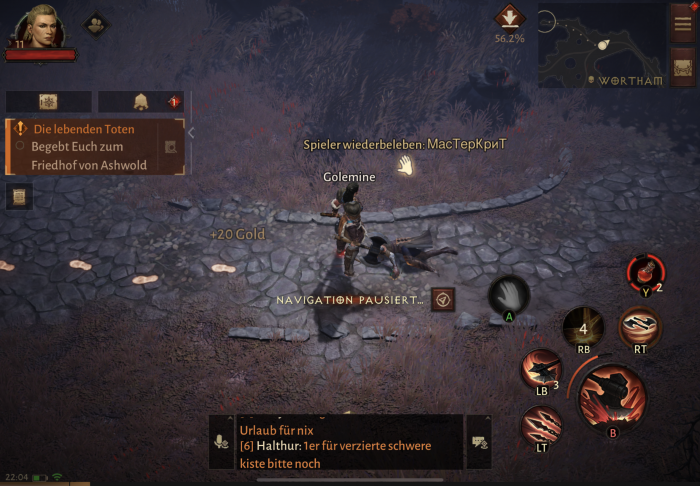Activate the whirlwind skill below the potion
The image size is (700, 486).
click(x=639, y=326)
